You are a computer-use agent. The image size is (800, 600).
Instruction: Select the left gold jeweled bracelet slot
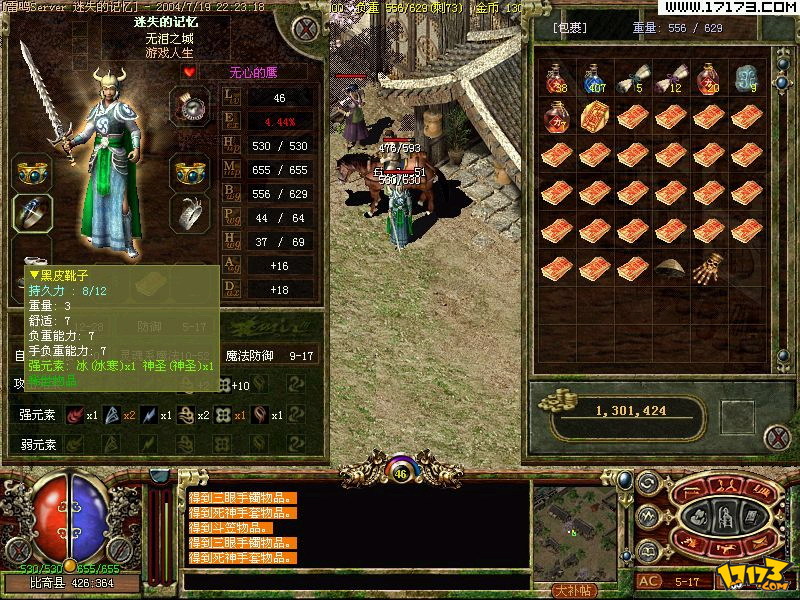[32, 171]
